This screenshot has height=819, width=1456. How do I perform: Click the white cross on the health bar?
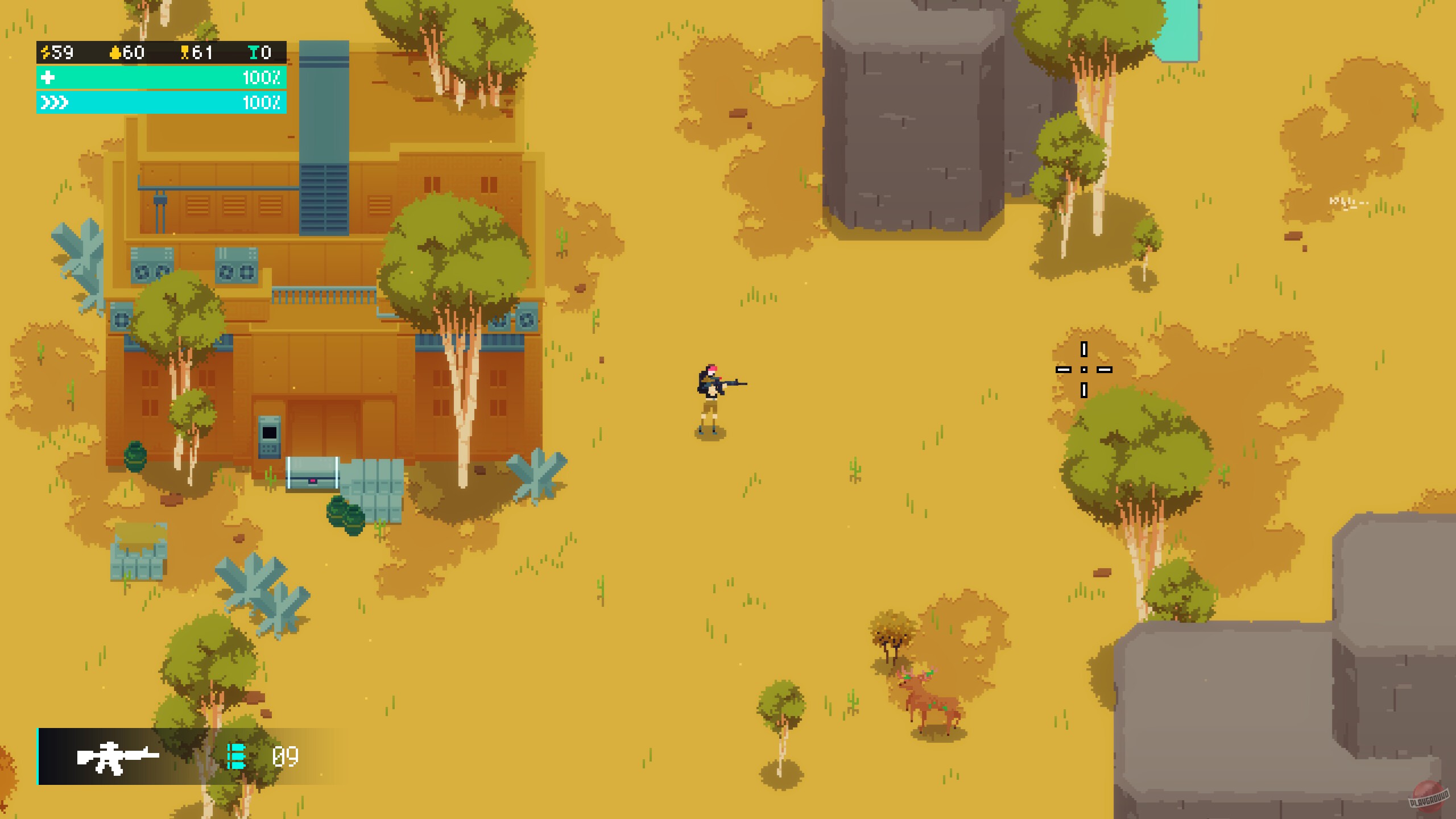[48, 78]
